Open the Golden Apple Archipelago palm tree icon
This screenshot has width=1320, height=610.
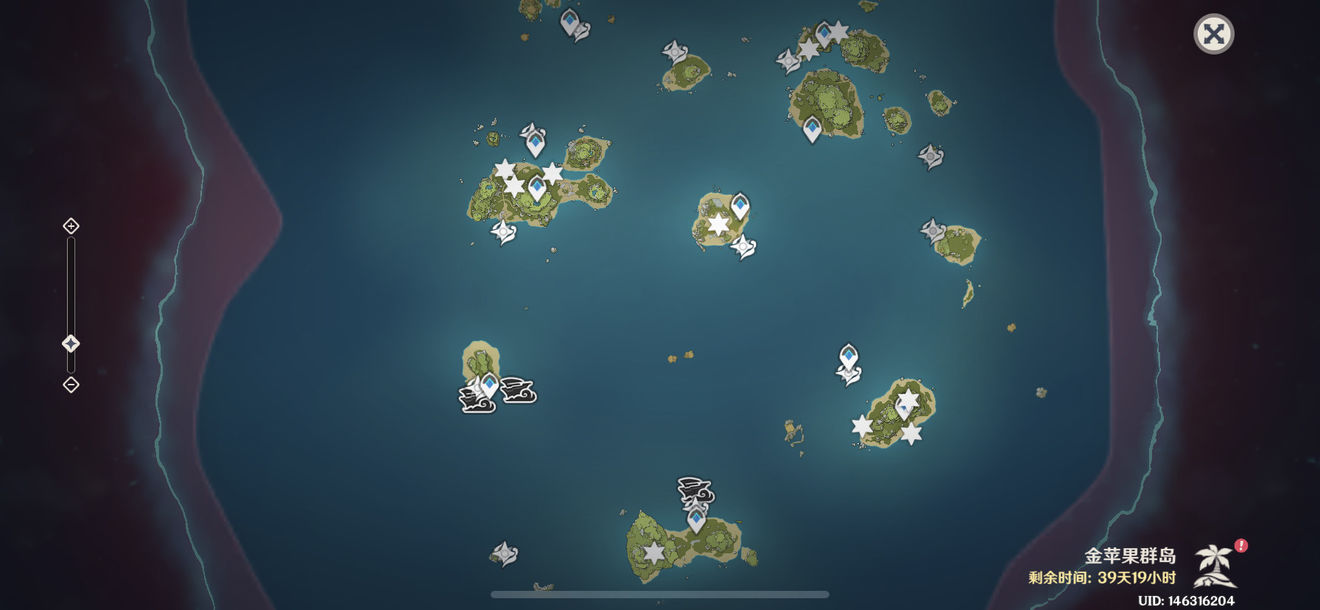click(1216, 565)
